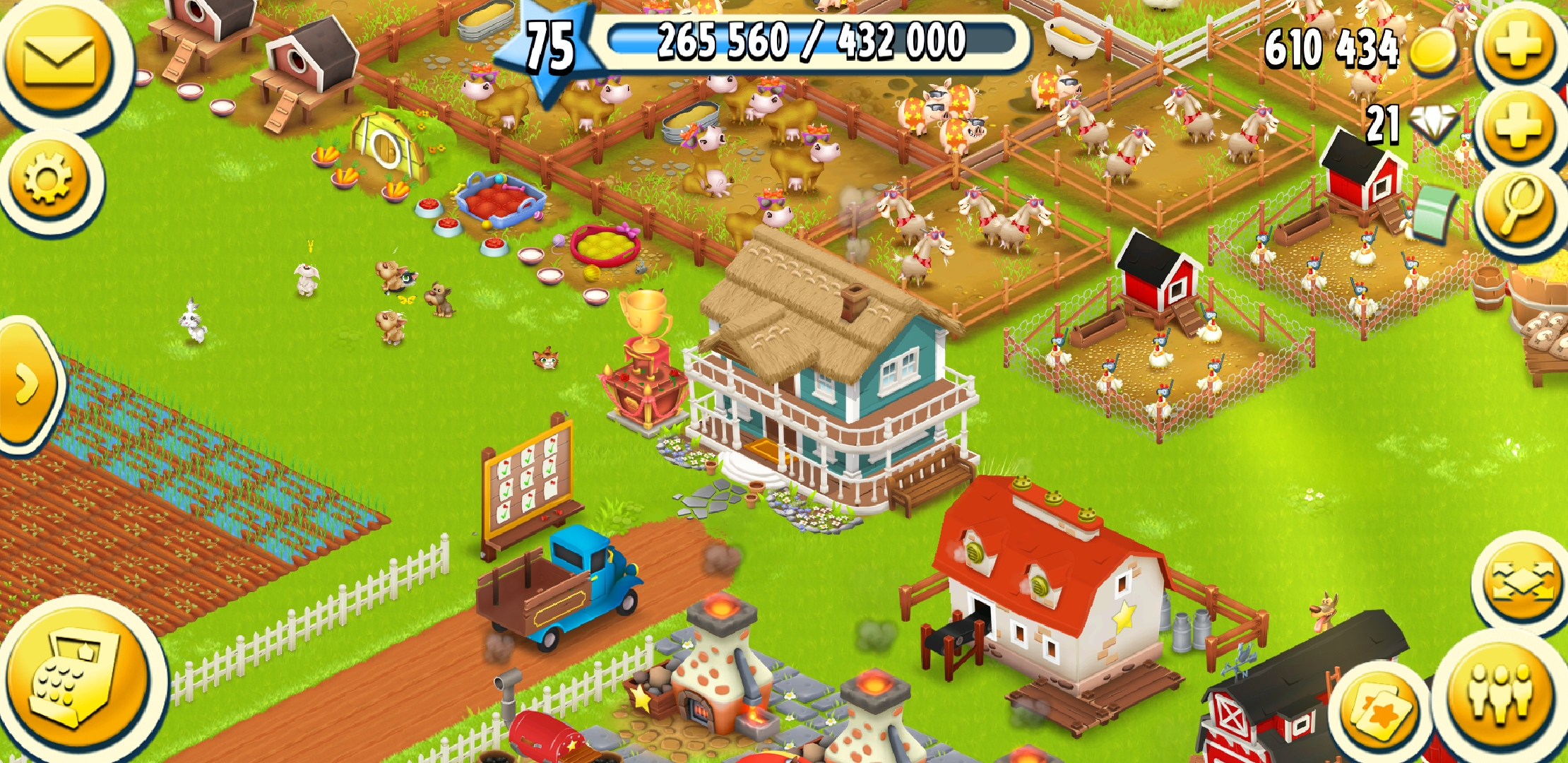Tap the magnifying glass search button
Screen dimensions: 1568x763
[1519, 205]
